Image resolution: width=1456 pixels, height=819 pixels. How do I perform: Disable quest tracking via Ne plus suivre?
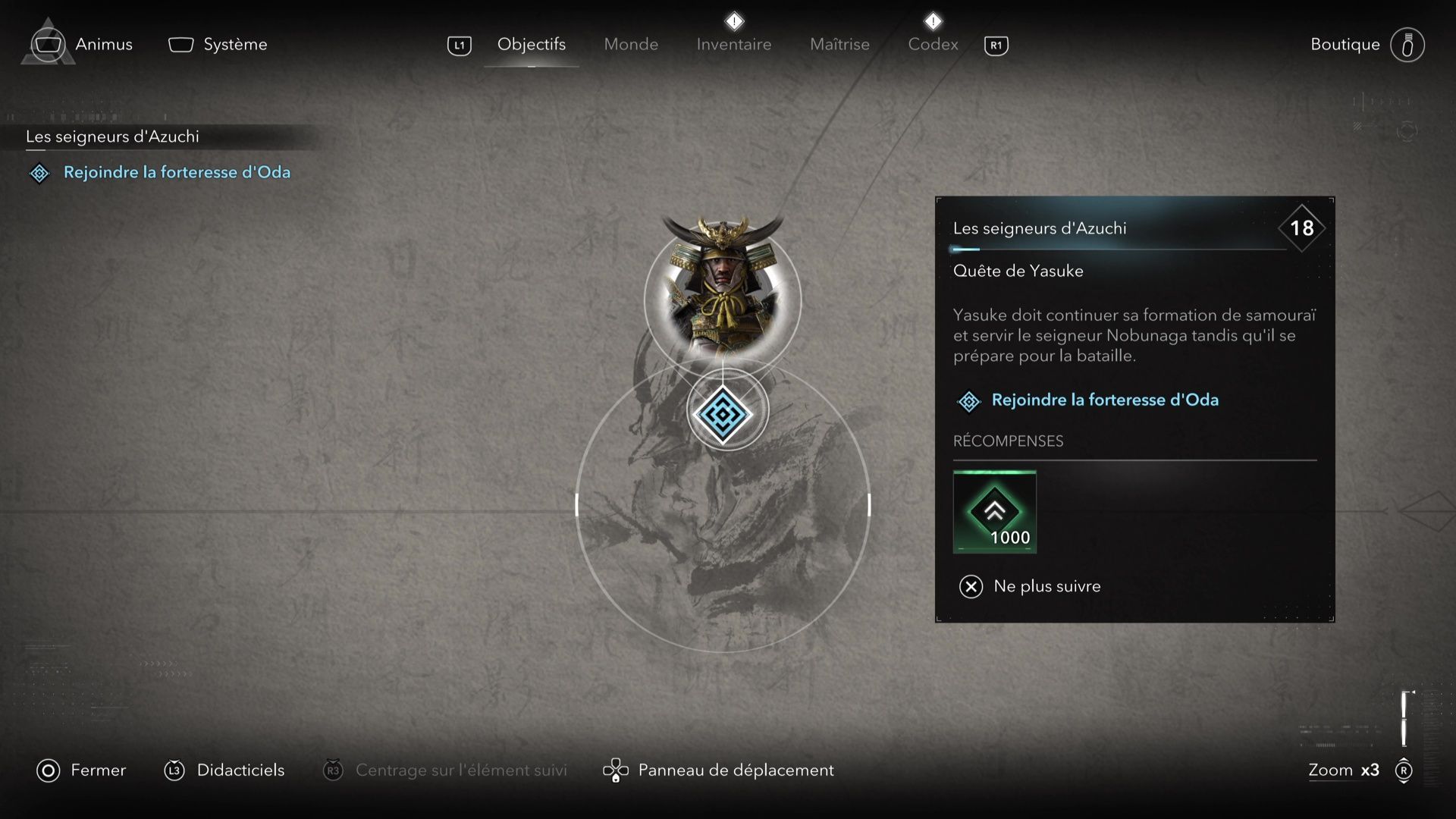pyautogui.click(x=1046, y=585)
